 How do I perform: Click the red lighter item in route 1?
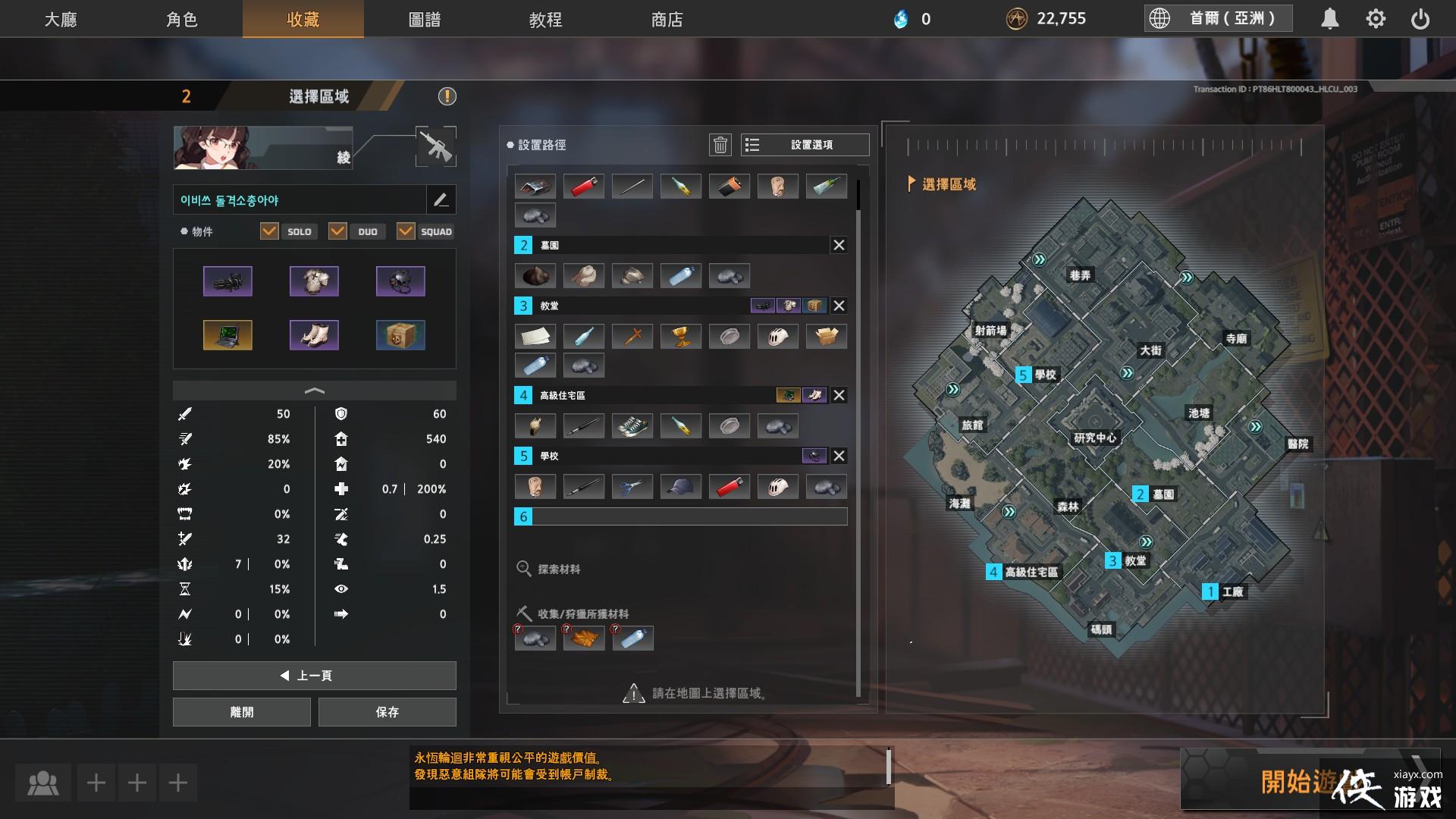[x=583, y=186]
